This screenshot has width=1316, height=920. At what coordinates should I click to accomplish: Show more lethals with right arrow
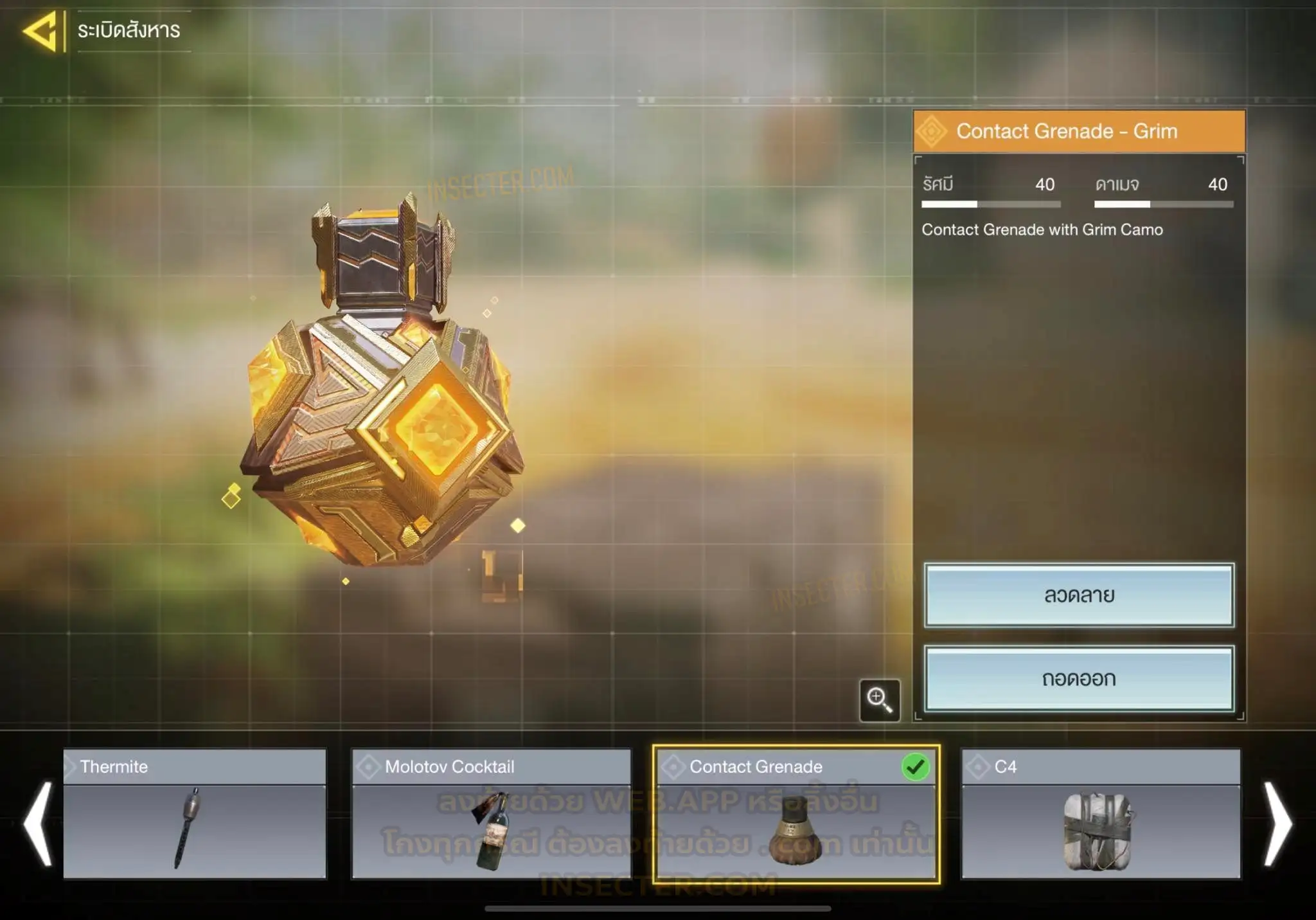(x=1277, y=824)
